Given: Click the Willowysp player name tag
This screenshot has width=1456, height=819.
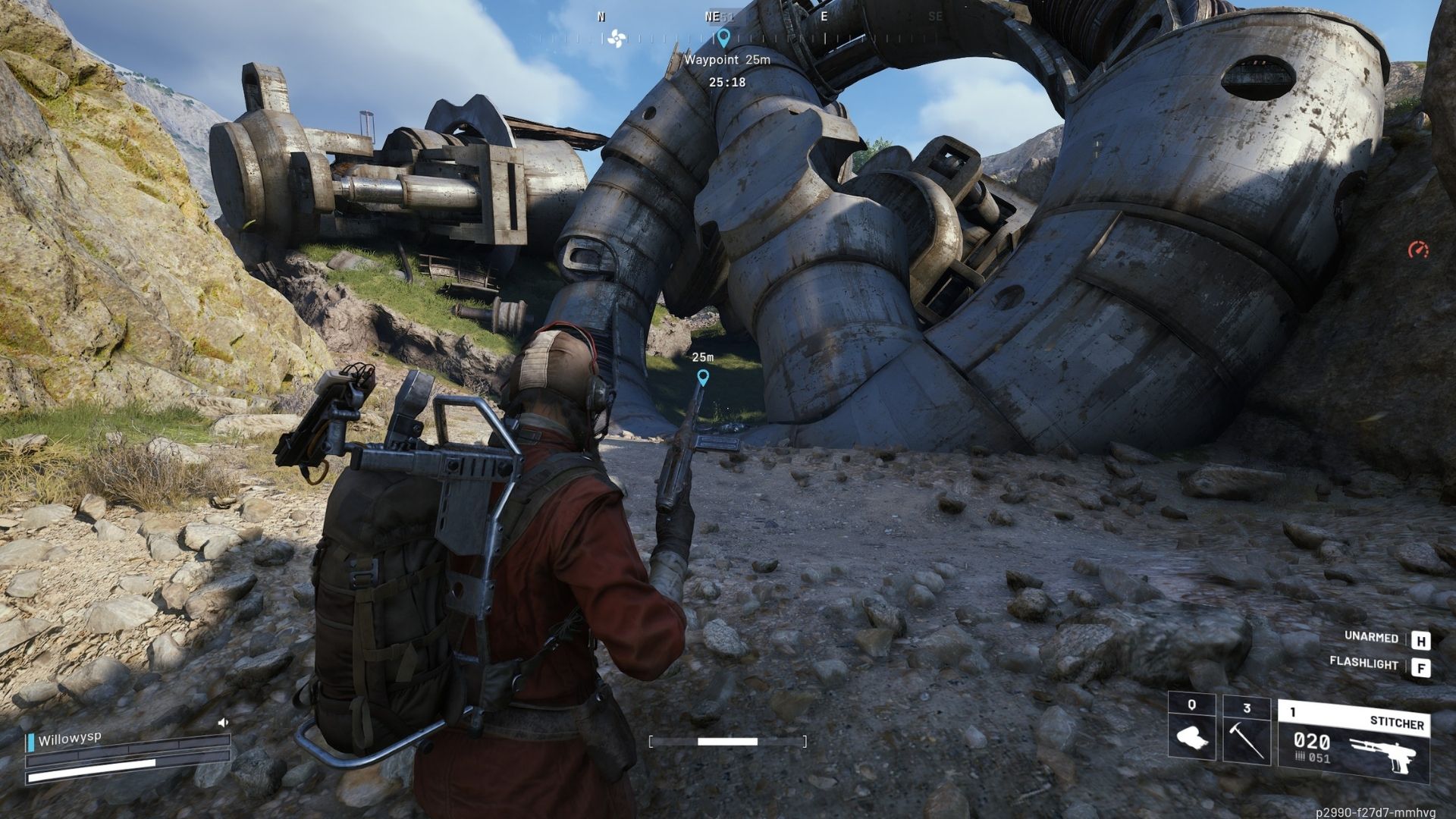Looking at the screenshot, I should tap(69, 739).
